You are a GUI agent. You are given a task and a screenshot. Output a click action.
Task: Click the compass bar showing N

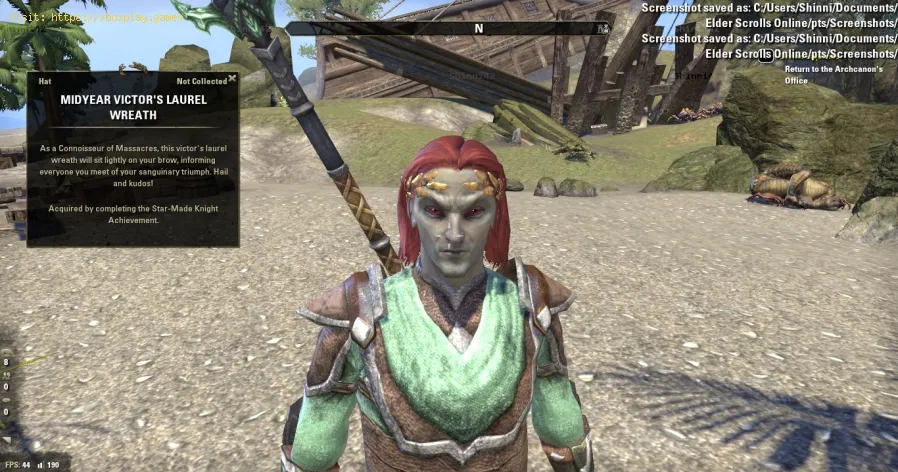tap(478, 28)
